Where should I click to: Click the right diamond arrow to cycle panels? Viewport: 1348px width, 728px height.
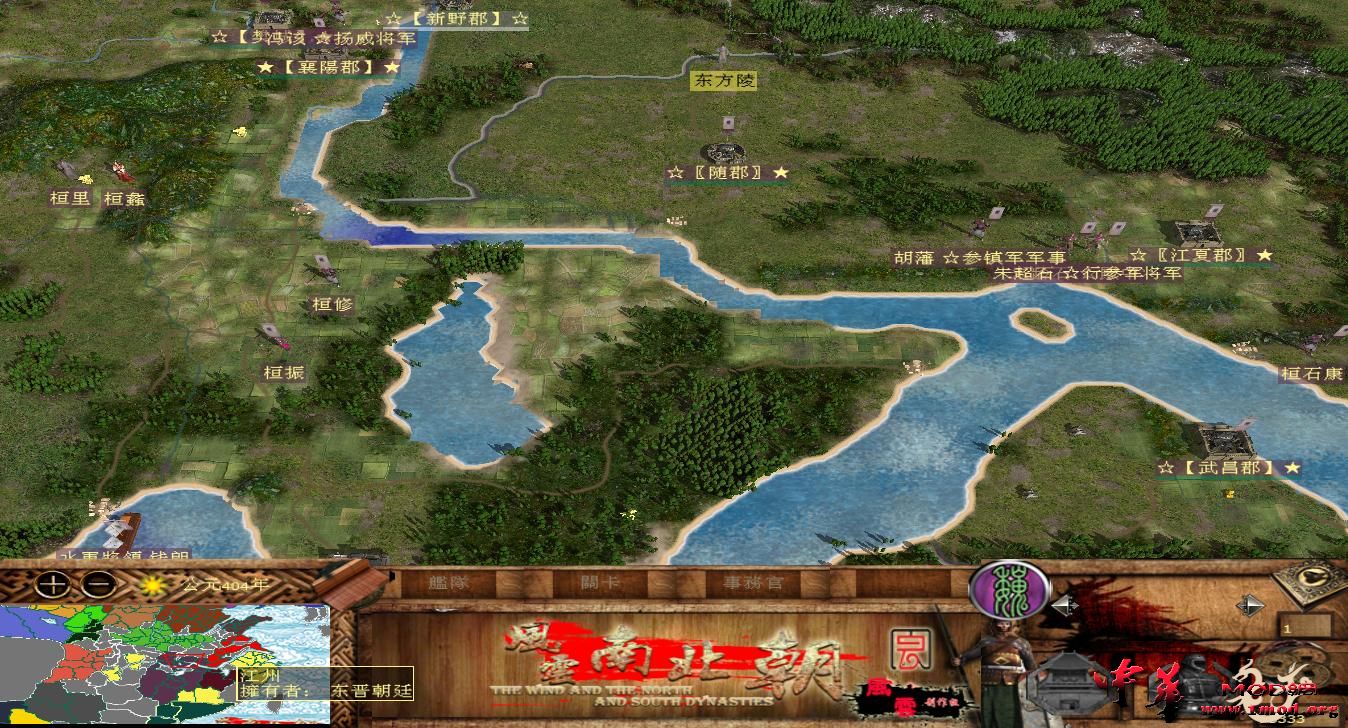(1248, 605)
